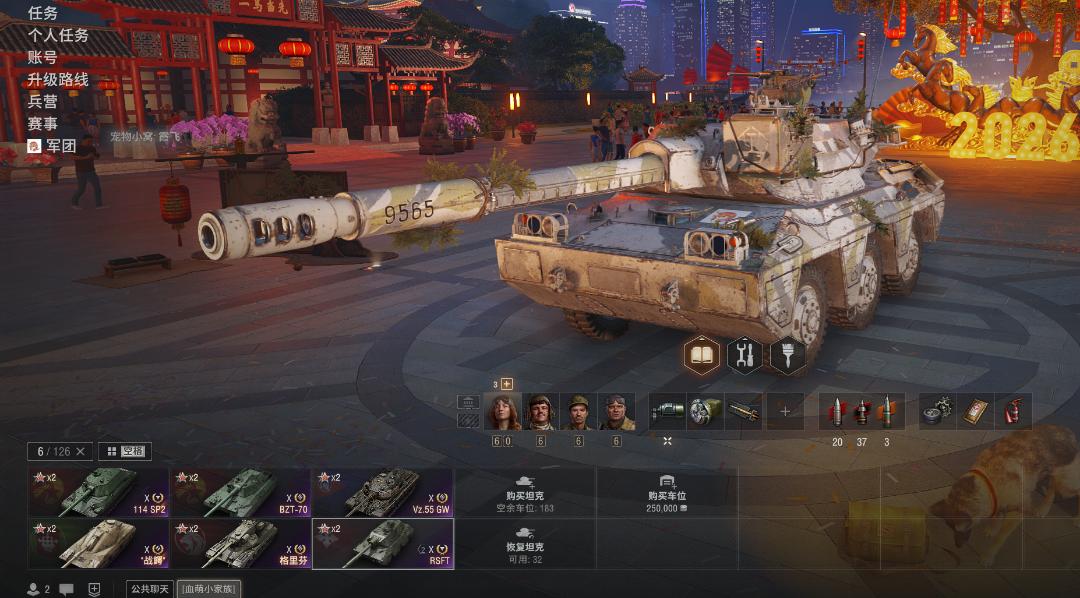Open the paintbrush customization hexagon icon
This screenshot has width=1080, height=598.
[x=788, y=355]
